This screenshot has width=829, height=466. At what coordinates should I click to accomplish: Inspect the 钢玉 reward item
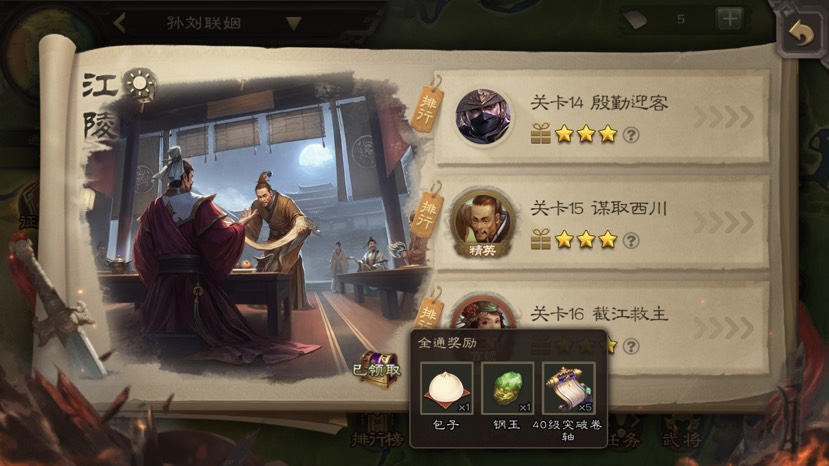coord(508,389)
